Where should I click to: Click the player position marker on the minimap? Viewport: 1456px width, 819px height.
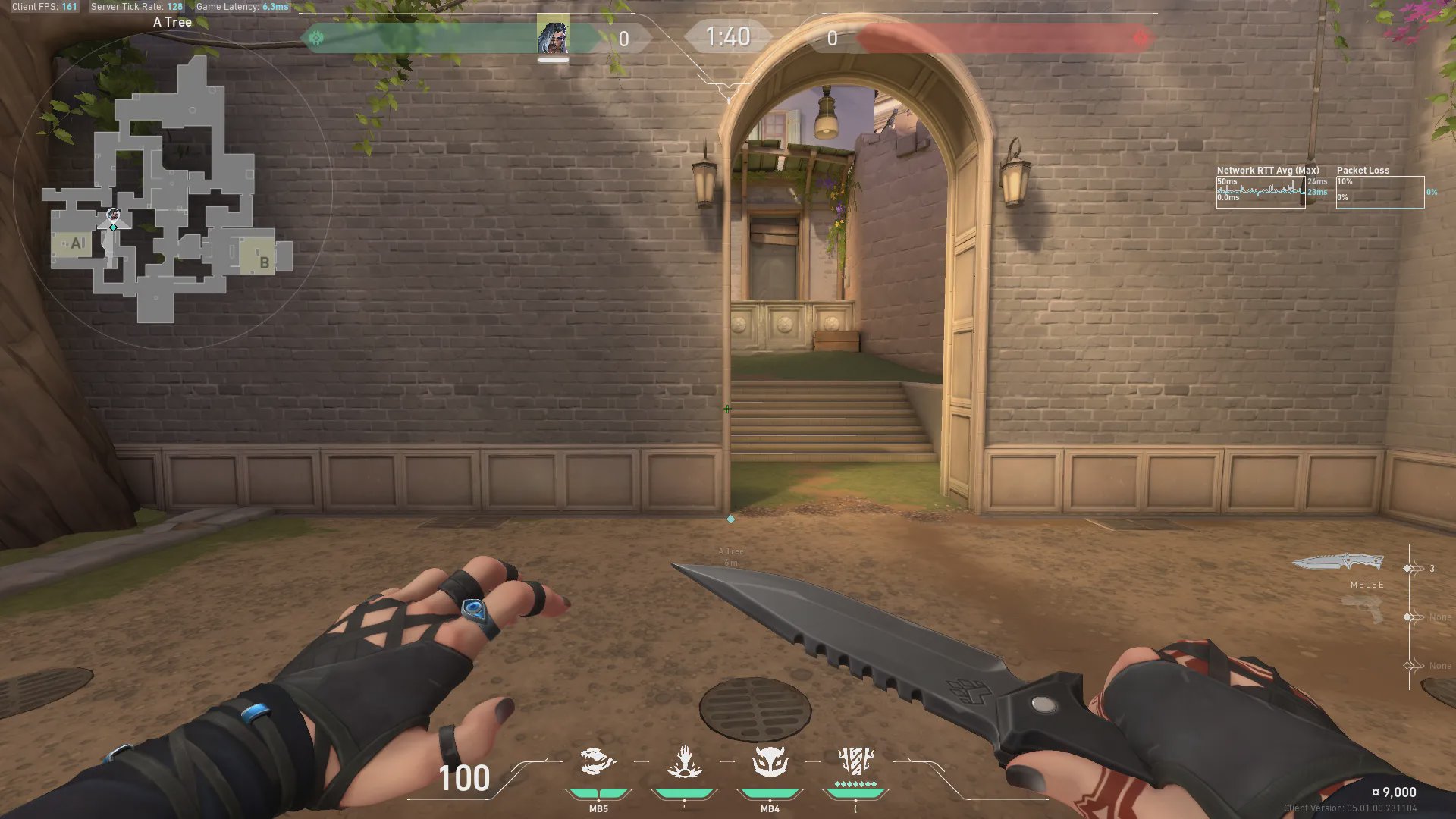[x=113, y=216]
